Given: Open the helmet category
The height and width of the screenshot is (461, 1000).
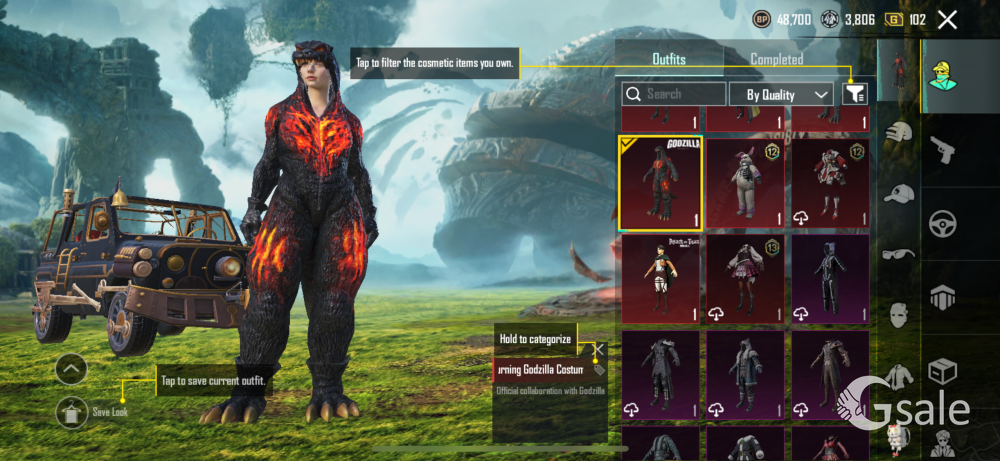Looking at the screenshot, I should 900,132.
